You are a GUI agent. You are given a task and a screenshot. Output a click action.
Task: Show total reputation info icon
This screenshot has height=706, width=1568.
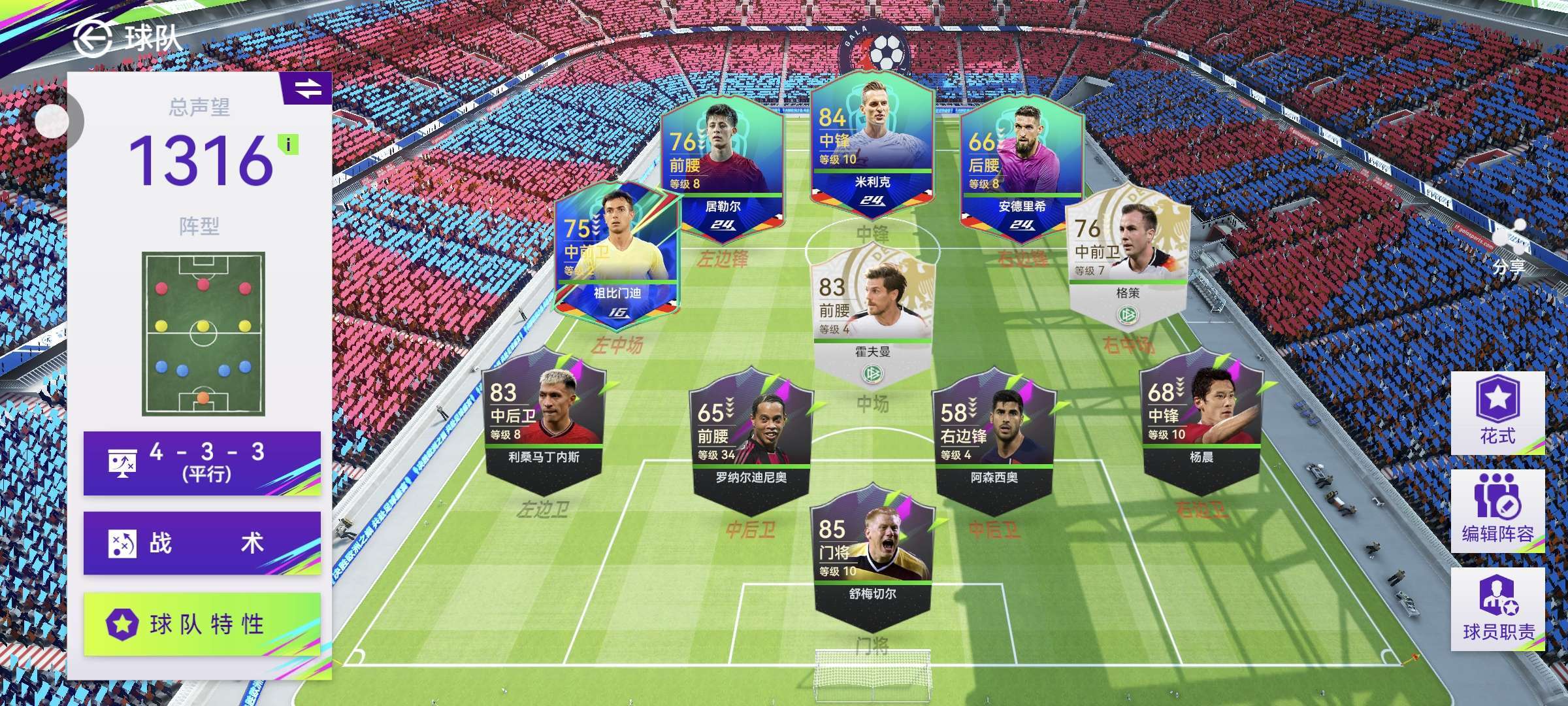[288, 144]
